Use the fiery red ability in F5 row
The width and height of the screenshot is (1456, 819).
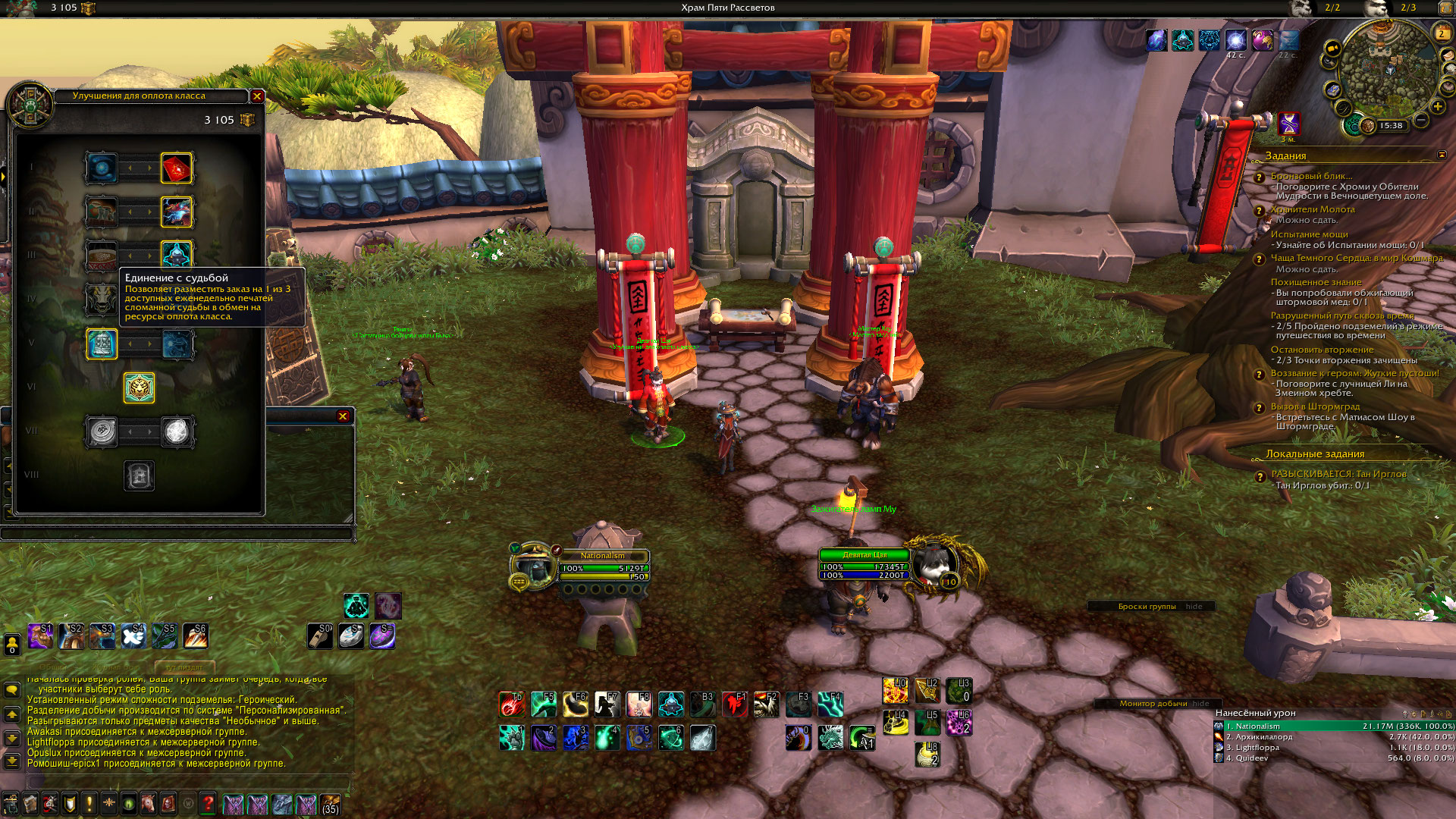(x=512, y=704)
